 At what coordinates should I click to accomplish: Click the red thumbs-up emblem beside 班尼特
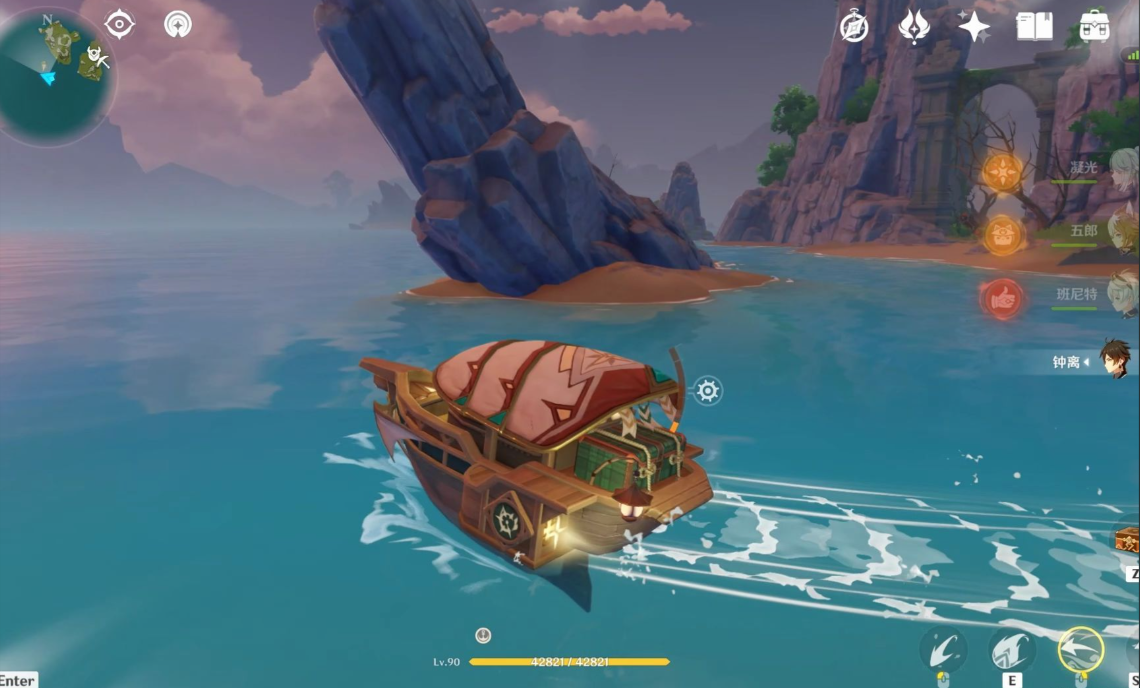pyautogui.click(x=1002, y=299)
